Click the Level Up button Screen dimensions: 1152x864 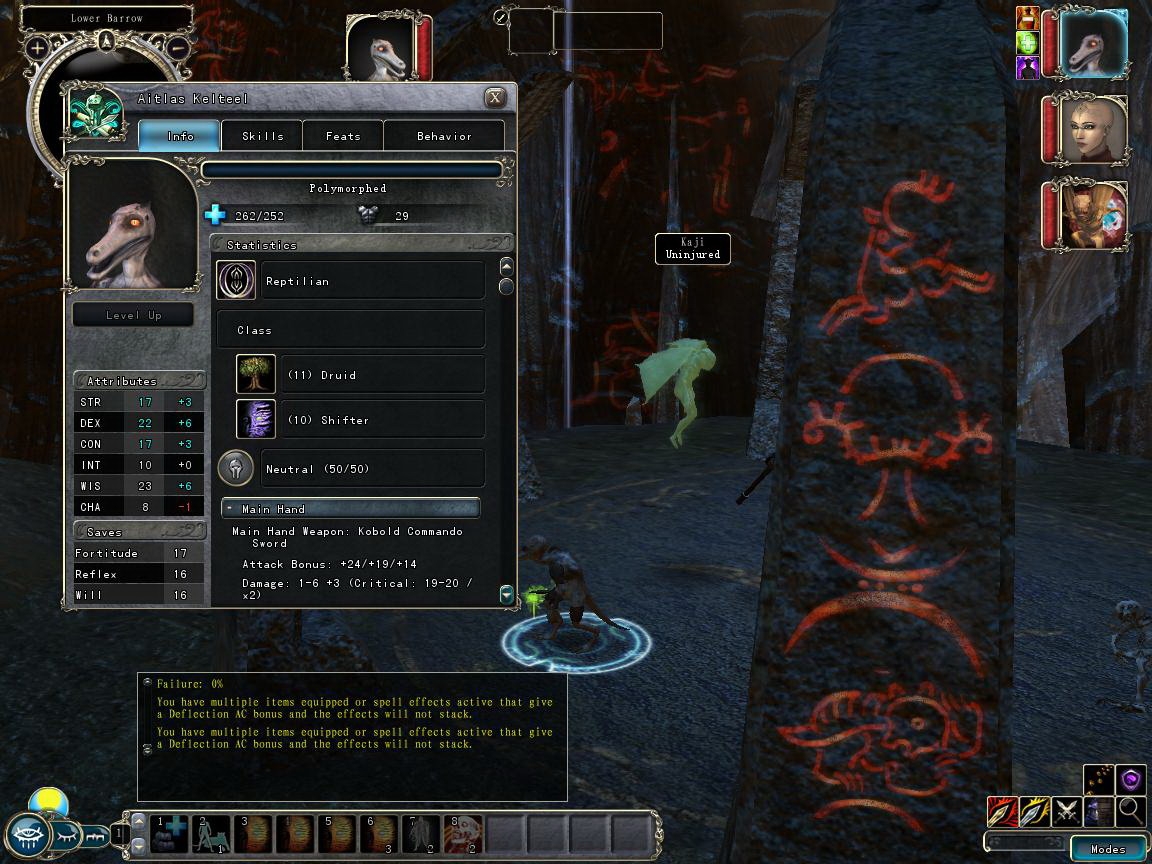pos(133,315)
